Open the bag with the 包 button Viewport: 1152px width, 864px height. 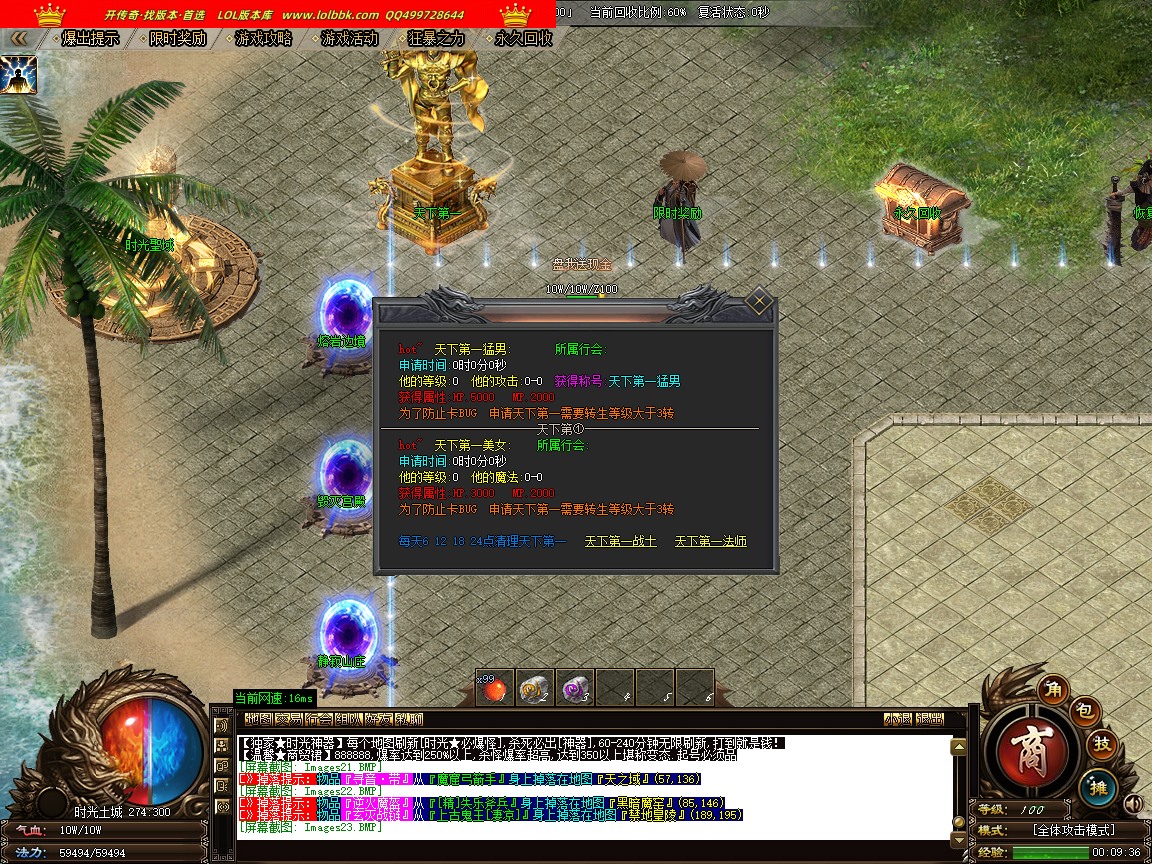point(1087,711)
